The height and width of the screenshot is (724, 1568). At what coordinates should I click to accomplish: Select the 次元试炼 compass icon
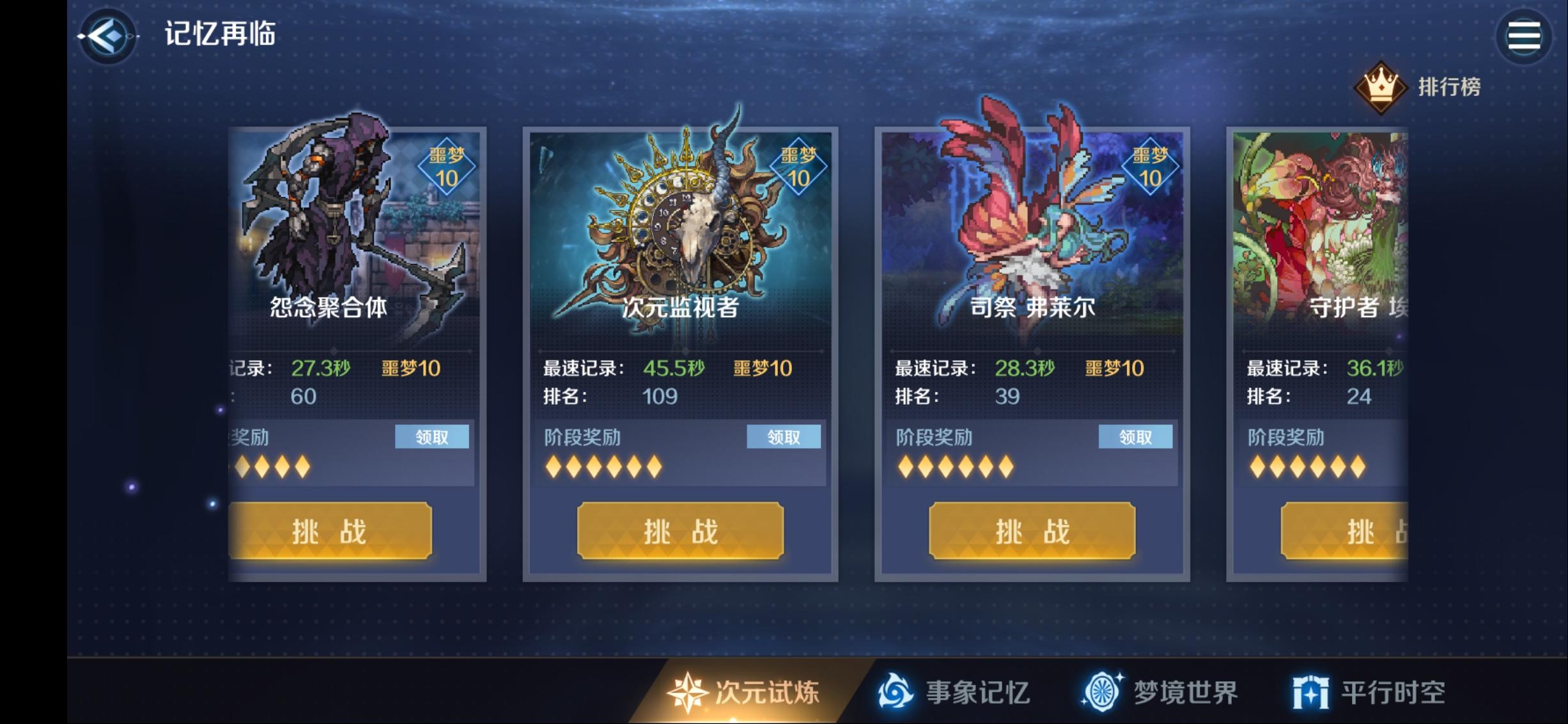pyautogui.click(x=687, y=691)
